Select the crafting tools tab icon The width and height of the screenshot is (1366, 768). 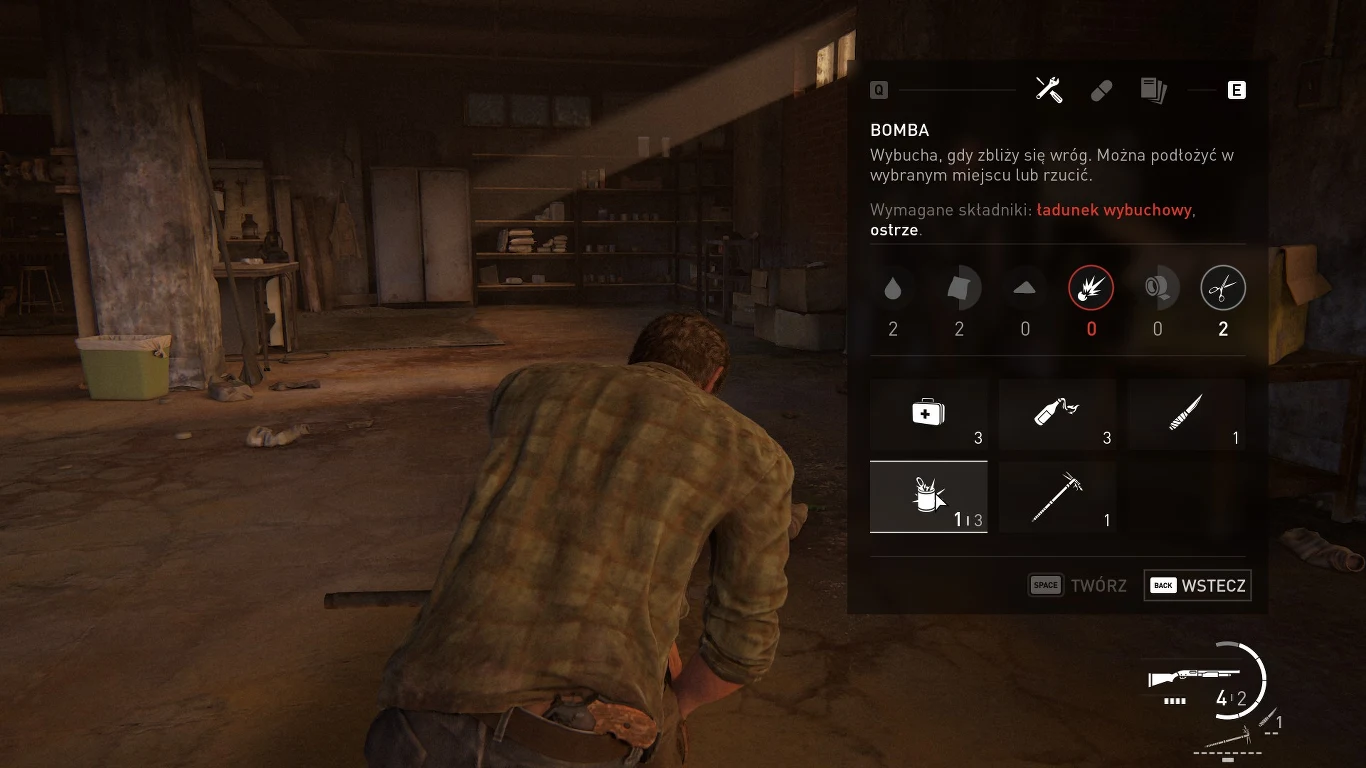pos(1048,90)
